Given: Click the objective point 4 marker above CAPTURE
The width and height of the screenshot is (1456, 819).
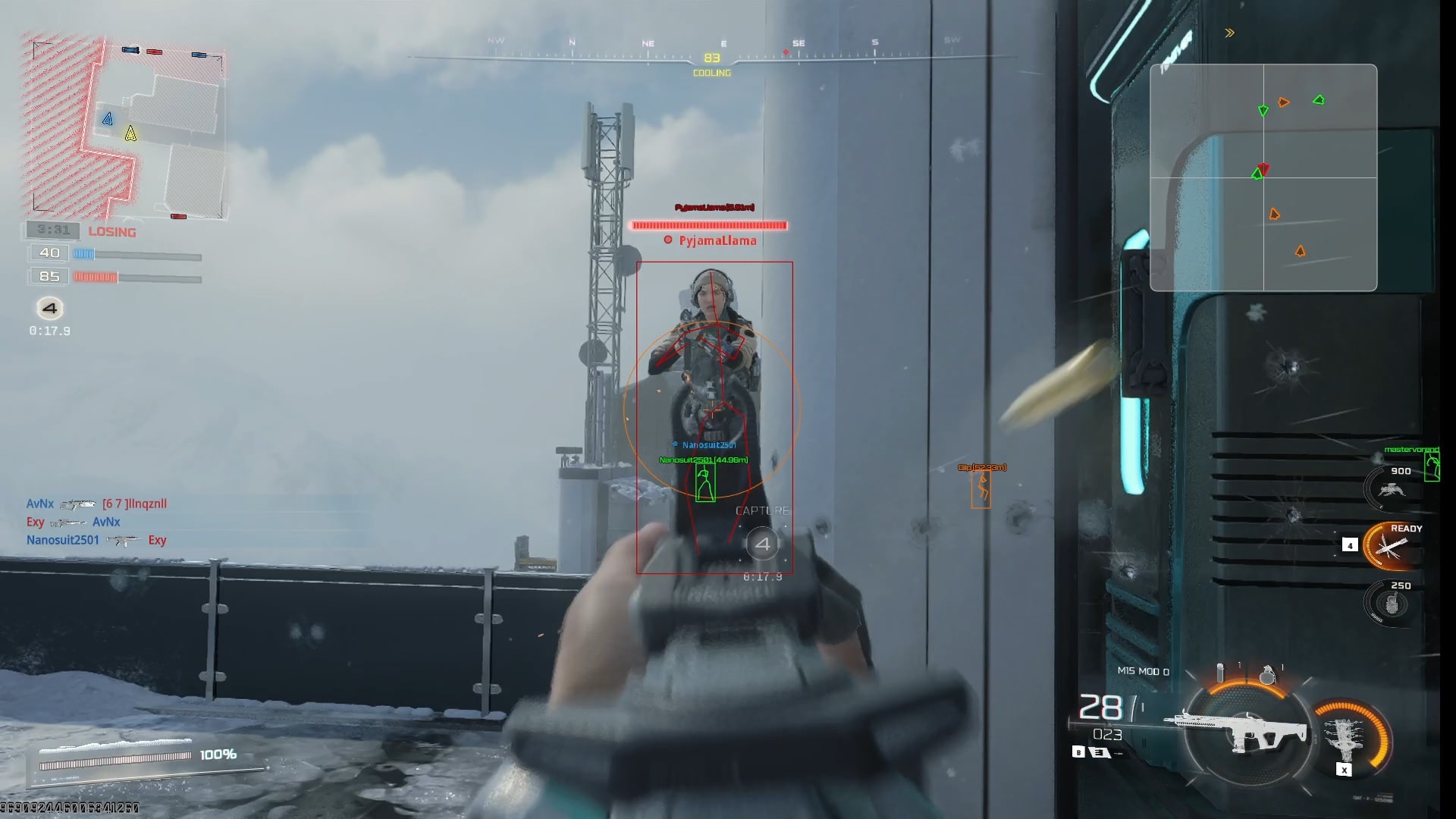Looking at the screenshot, I should [x=763, y=543].
